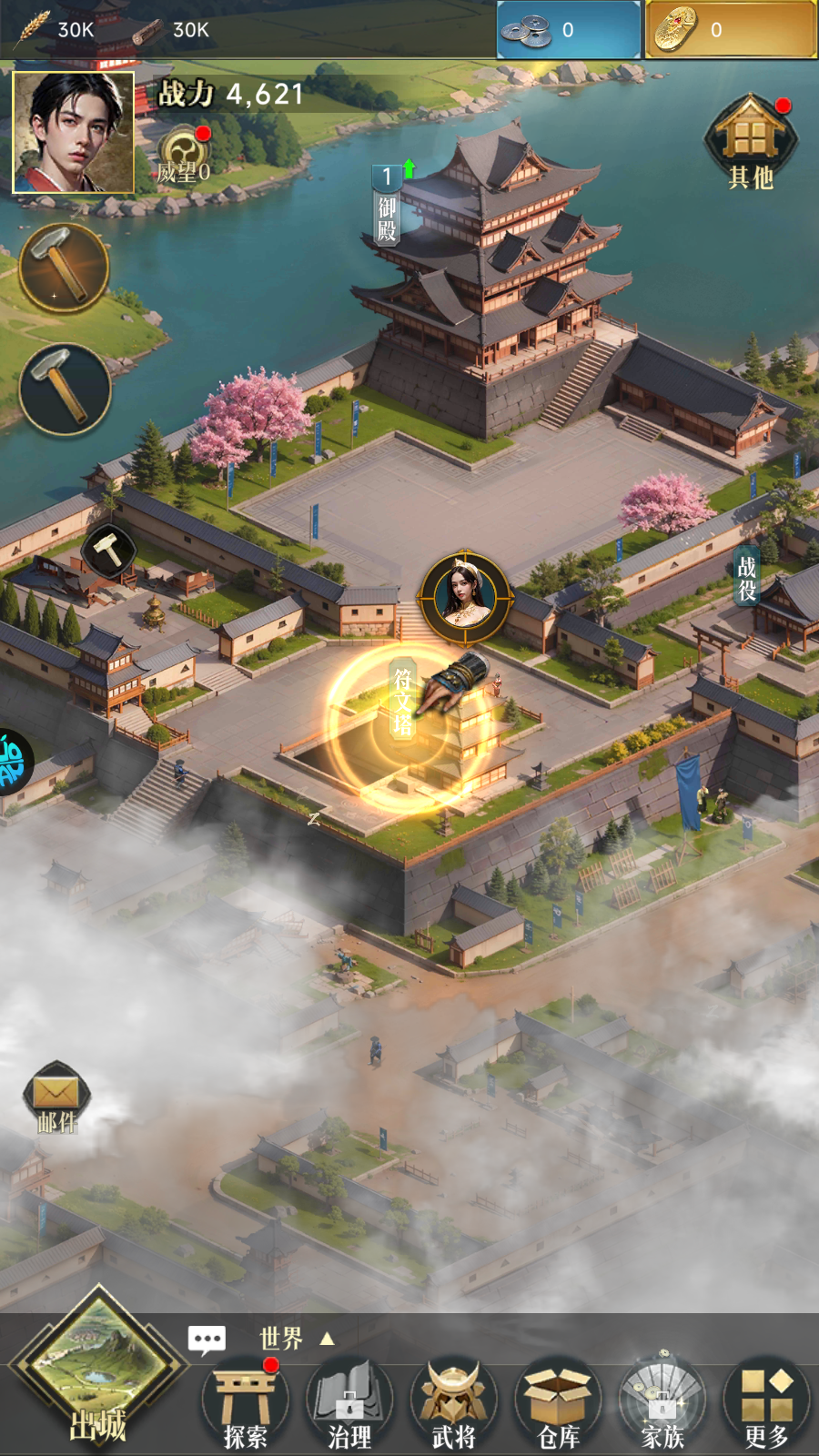Image resolution: width=819 pixels, height=1456 pixels.
Task: Select the 御殿 level 1 label
Action: click(x=387, y=205)
